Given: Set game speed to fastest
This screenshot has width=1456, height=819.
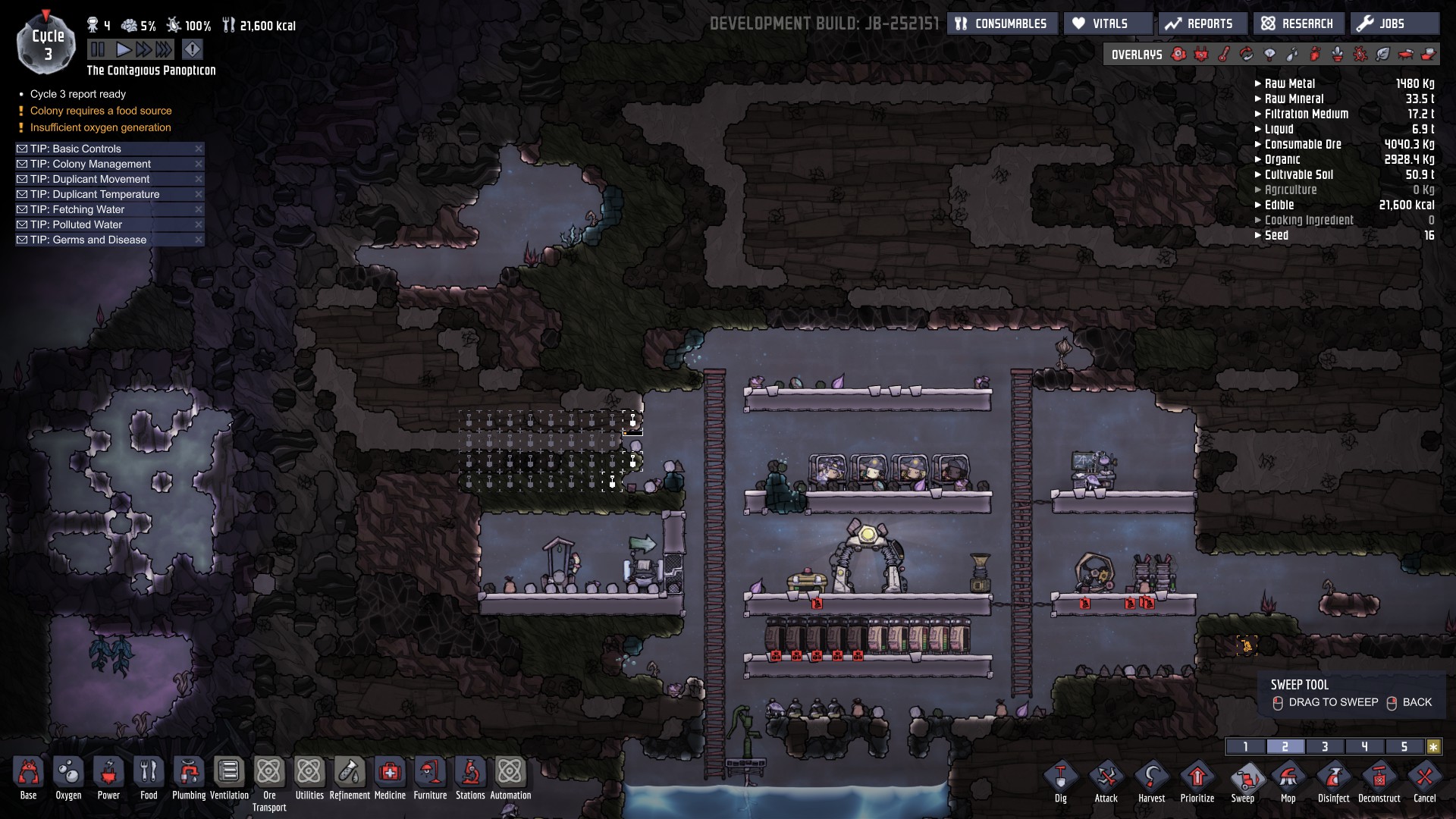Looking at the screenshot, I should click(165, 50).
